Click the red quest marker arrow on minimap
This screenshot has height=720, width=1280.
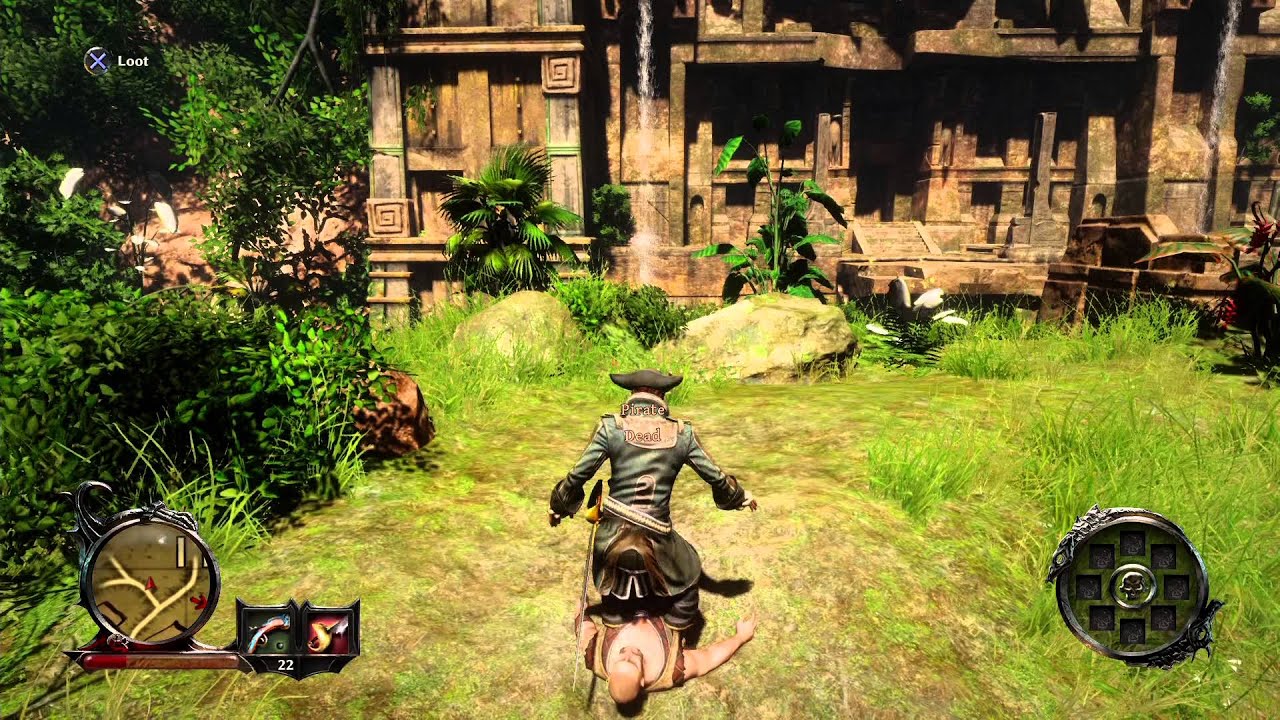pyautogui.click(x=200, y=601)
